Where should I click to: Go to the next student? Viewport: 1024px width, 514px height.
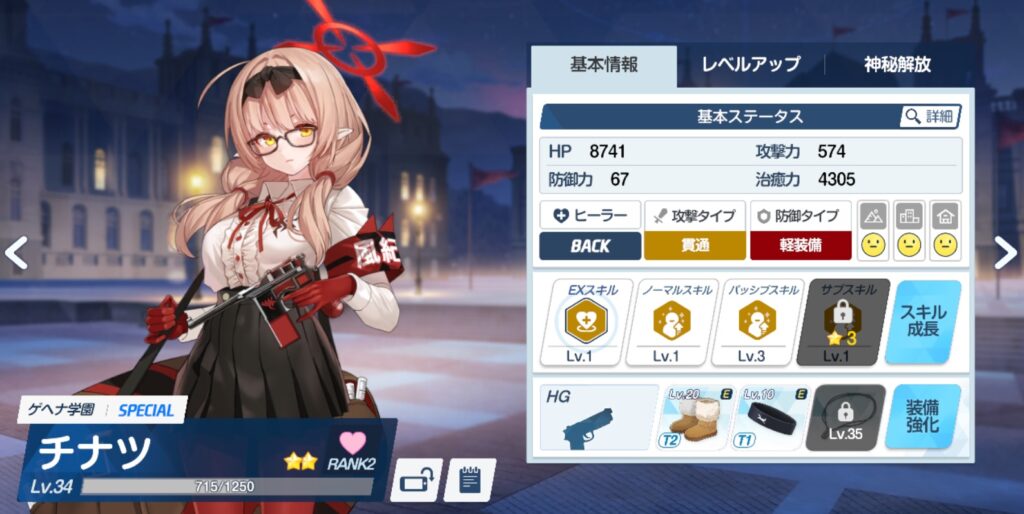tap(1005, 253)
